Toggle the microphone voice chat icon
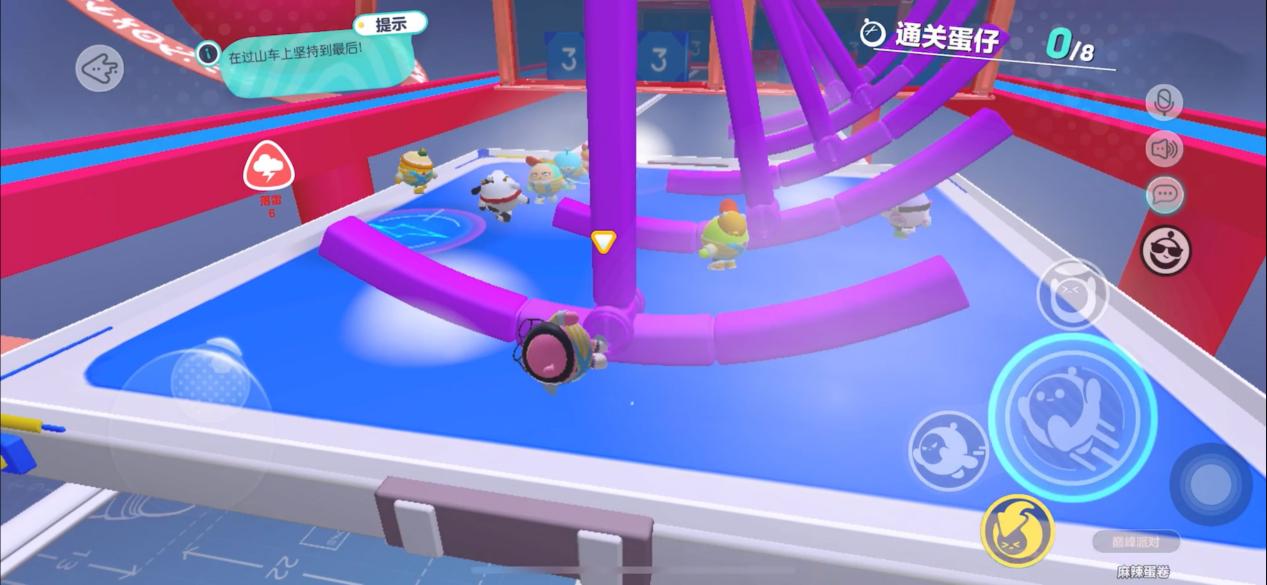Viewport: 1267px width, 585px height. click(1163, 102)
